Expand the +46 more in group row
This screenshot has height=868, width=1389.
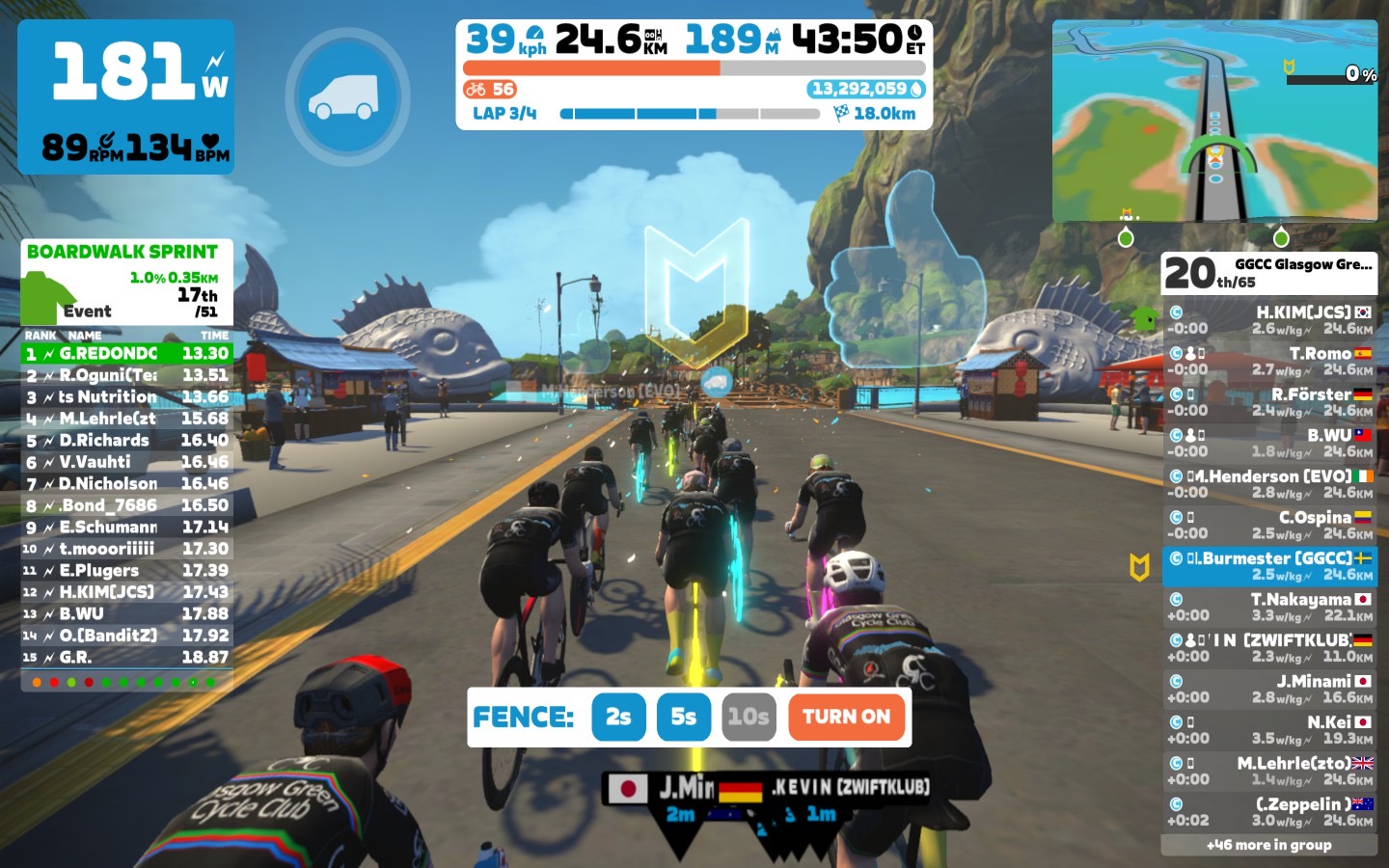pyautogui.click(x=1269, y=845)
